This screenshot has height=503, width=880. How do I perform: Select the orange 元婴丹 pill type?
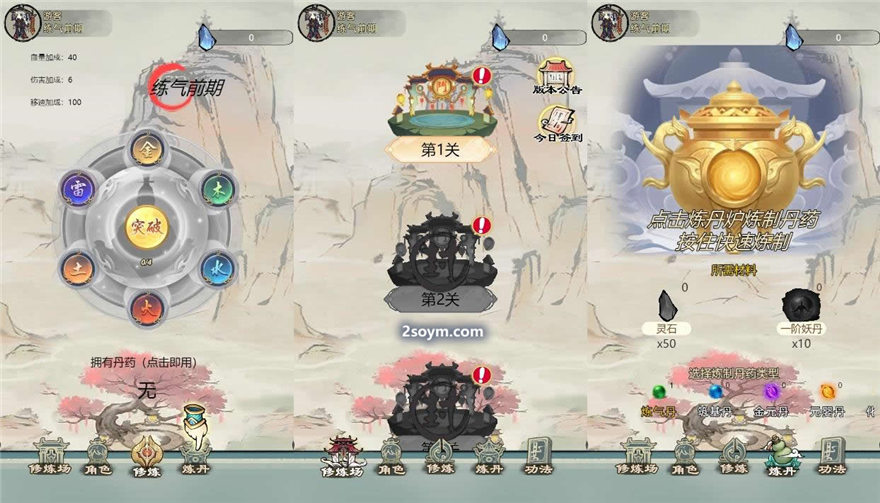[x=827, y=393]
